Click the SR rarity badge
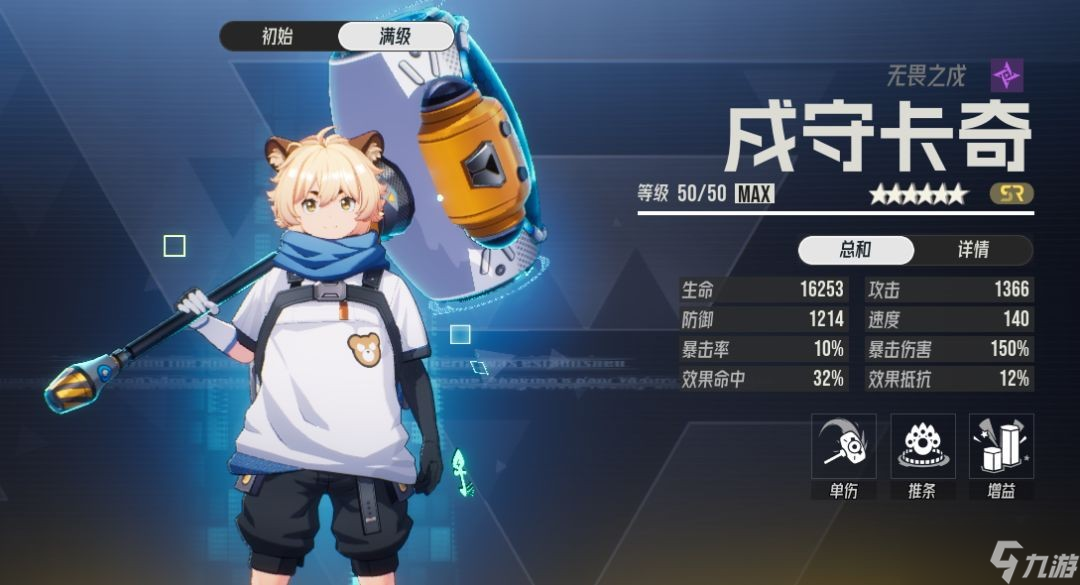 pos(1011,194)
